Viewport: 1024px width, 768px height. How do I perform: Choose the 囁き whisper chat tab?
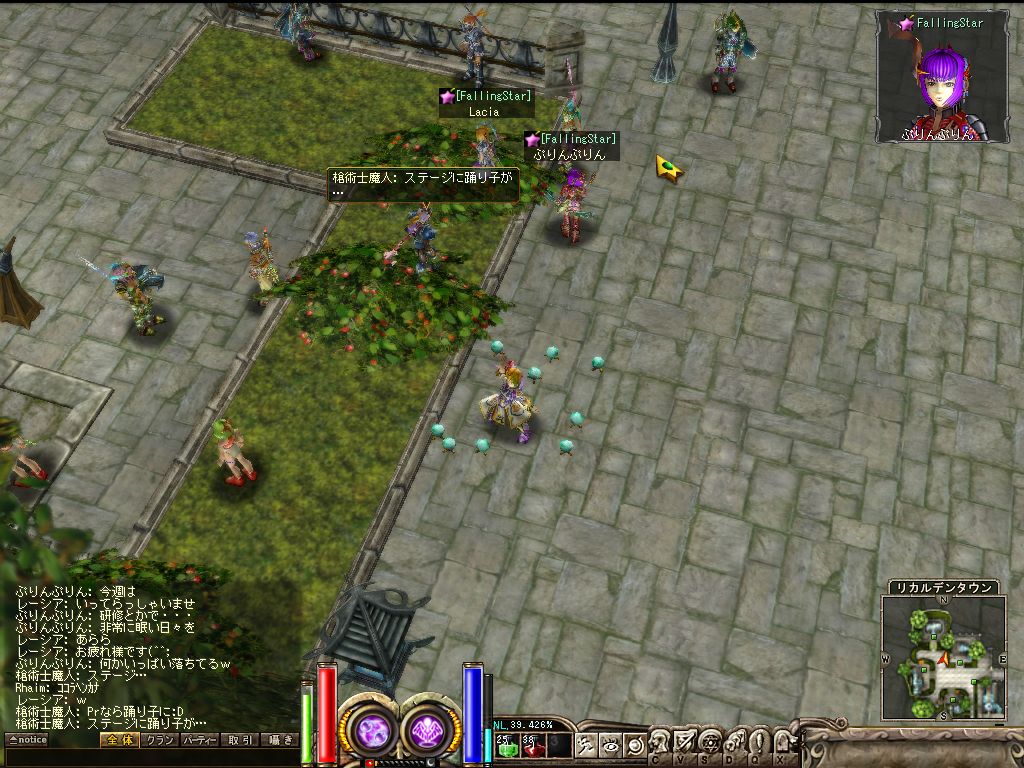click(x=280, y=740)
